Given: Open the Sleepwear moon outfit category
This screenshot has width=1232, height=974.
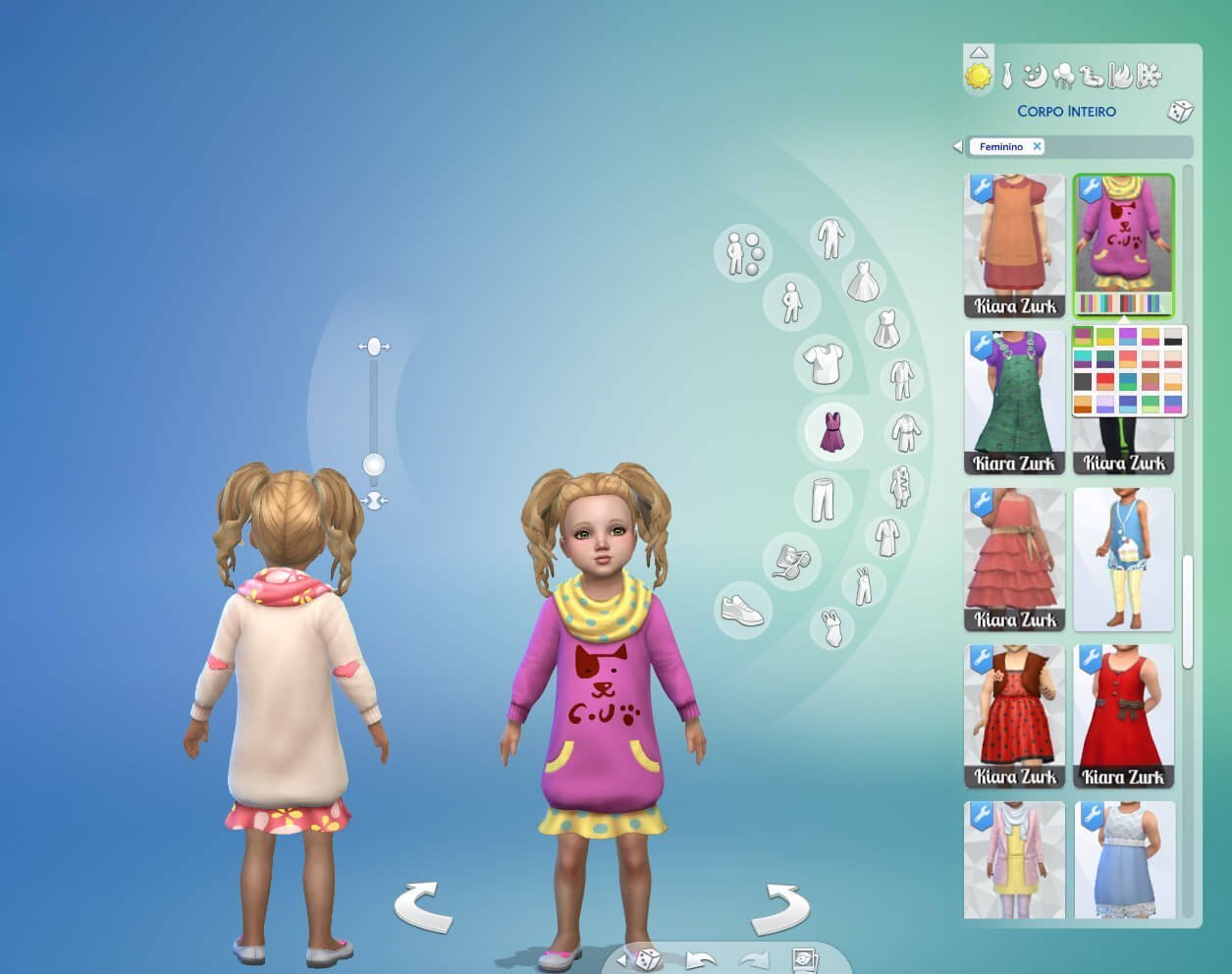Looking at the screenshot, I should (1034, 75).
